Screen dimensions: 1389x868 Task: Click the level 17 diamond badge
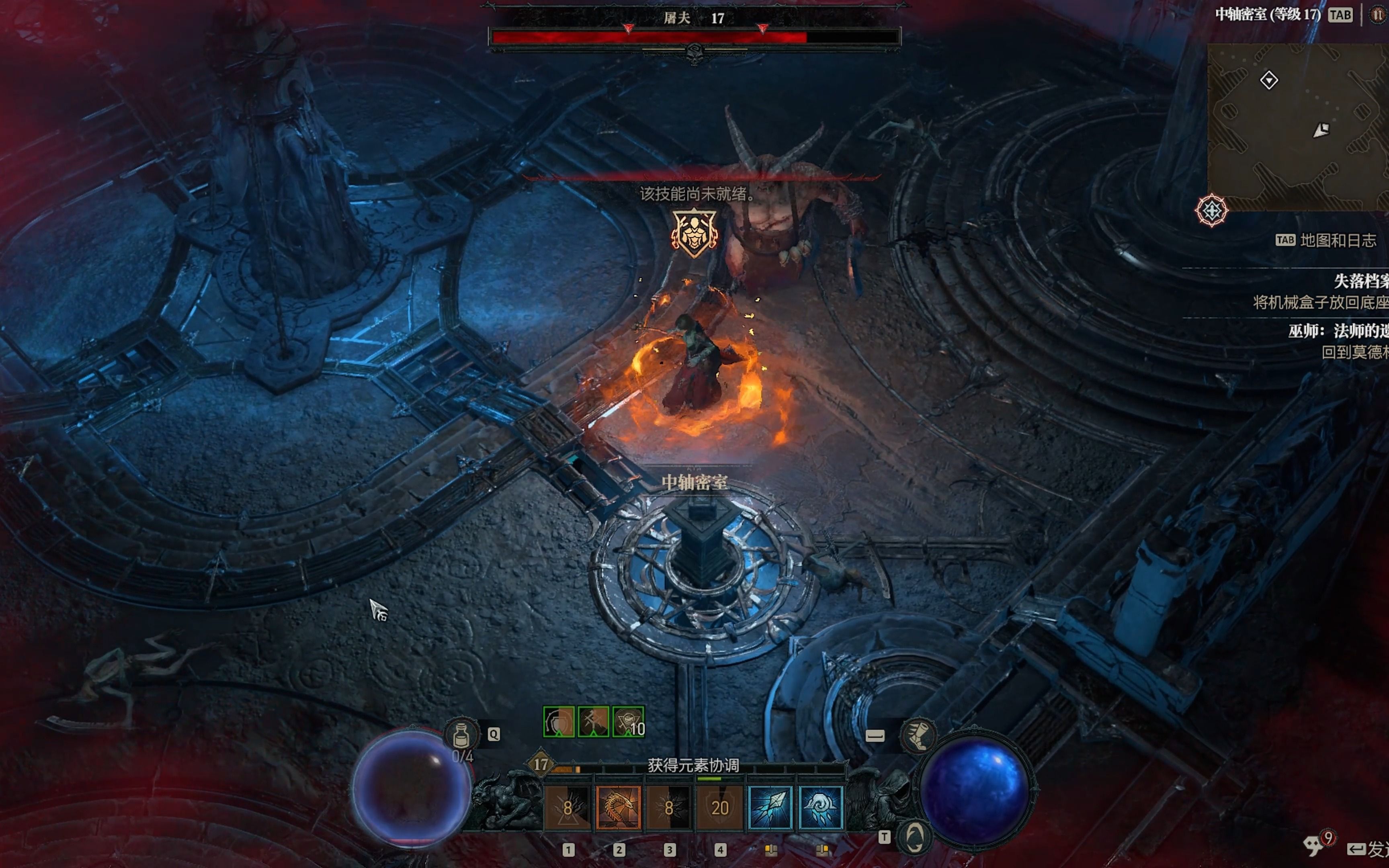[x=540, y=764]
